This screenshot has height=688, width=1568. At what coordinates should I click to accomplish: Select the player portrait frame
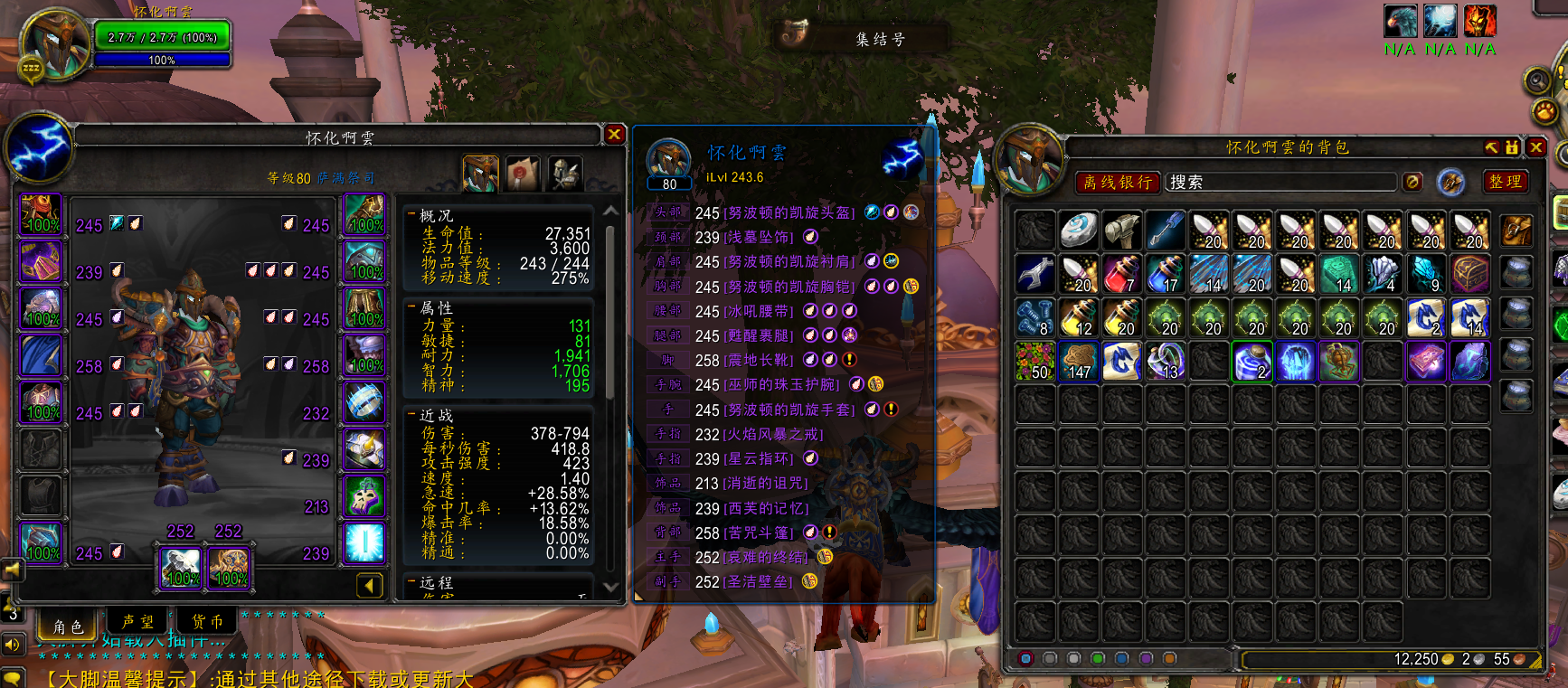pyautogui.click(x=54, y=43)
